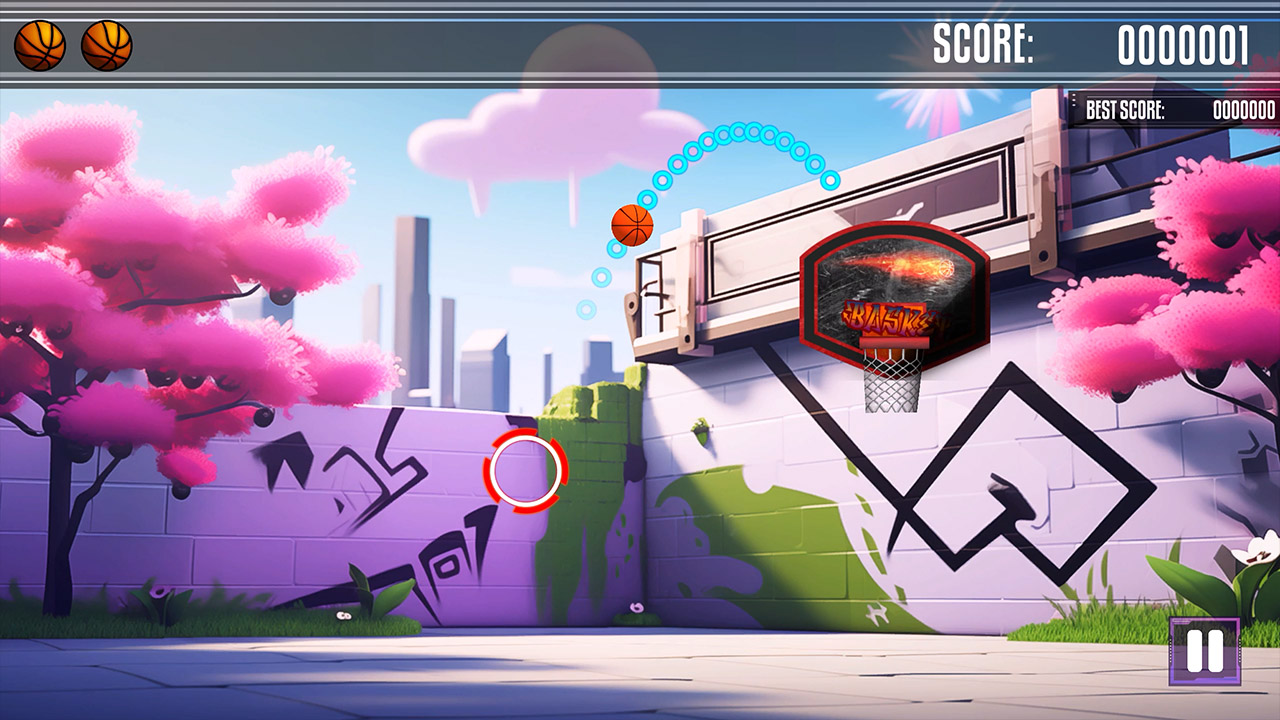This screenshot has height=720, width=1280.
Task: Select the basketball hoop net
Action: [x=890, y=385]
